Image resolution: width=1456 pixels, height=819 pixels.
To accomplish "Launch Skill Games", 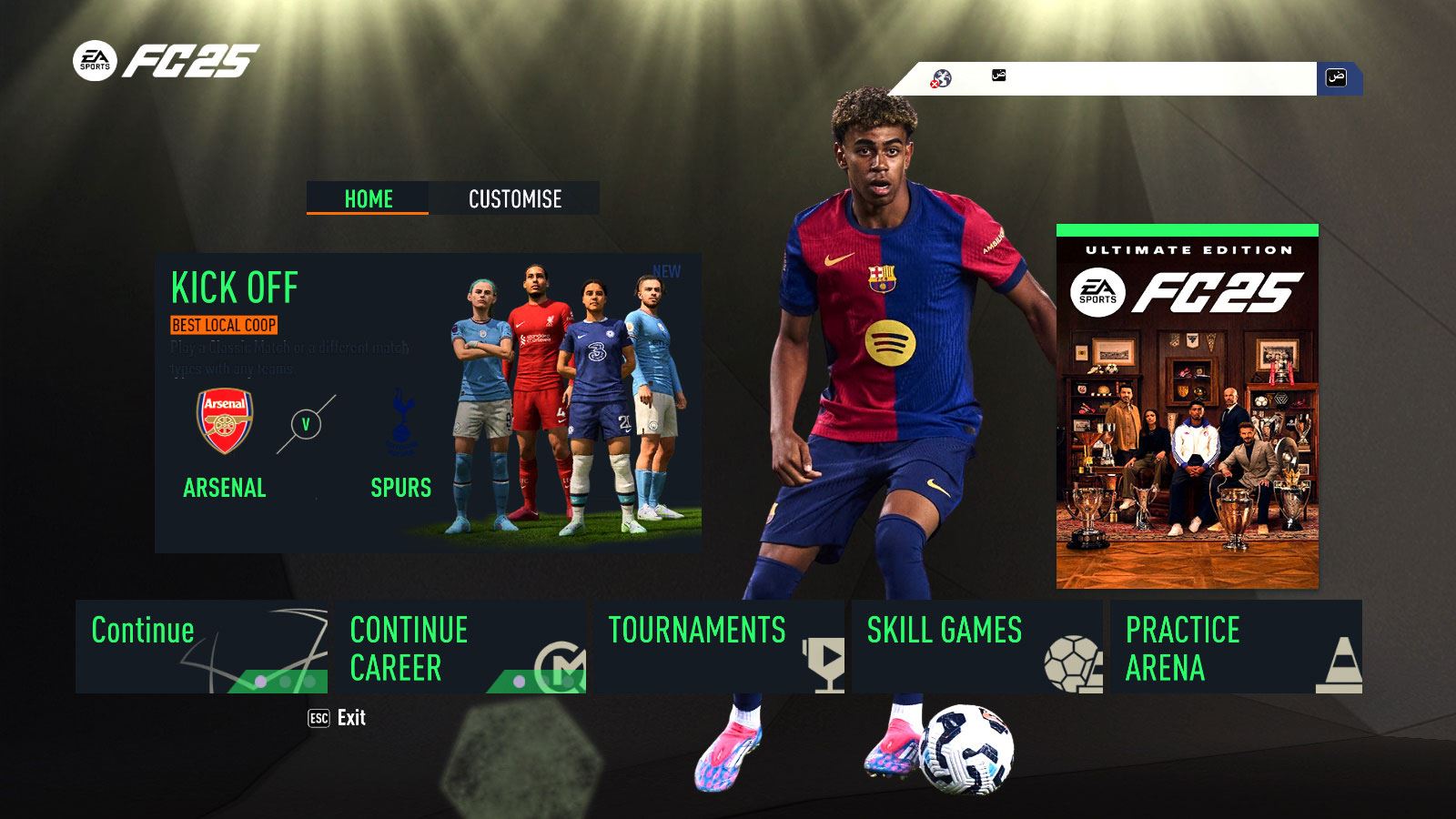I will 976,646.
